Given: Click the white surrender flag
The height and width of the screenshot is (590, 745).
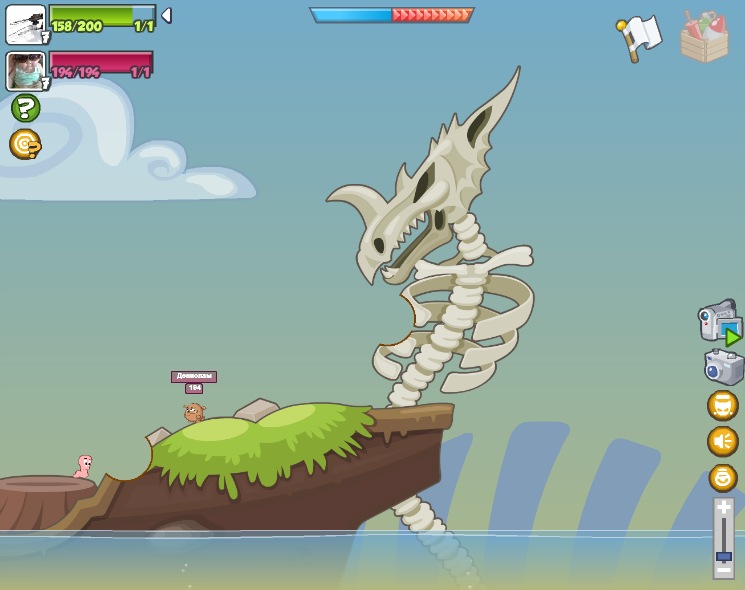Looking at the screenshot, I should point(639,36).
